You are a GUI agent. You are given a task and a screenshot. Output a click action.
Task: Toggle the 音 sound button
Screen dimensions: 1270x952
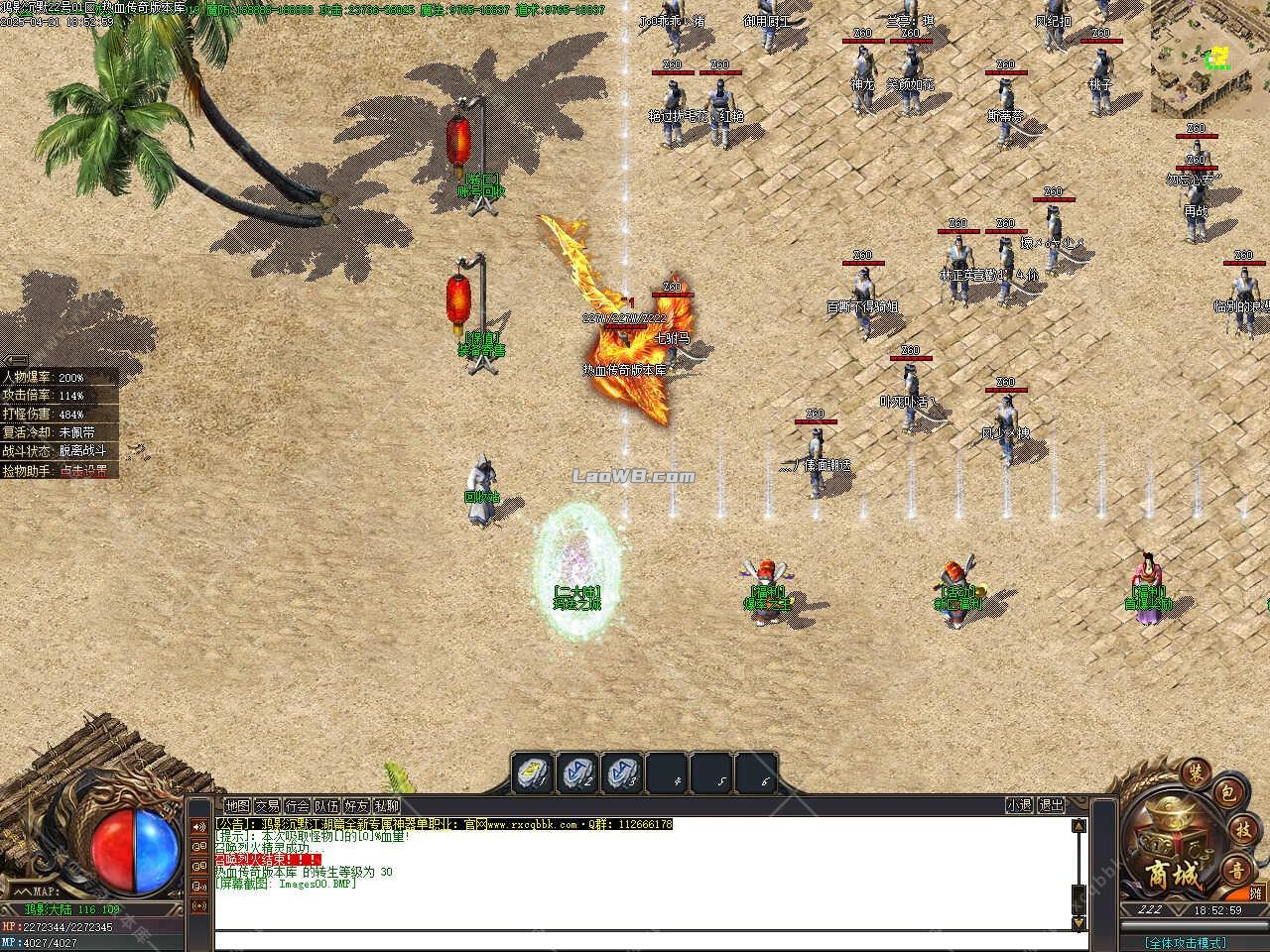[x=1238, y=869]
